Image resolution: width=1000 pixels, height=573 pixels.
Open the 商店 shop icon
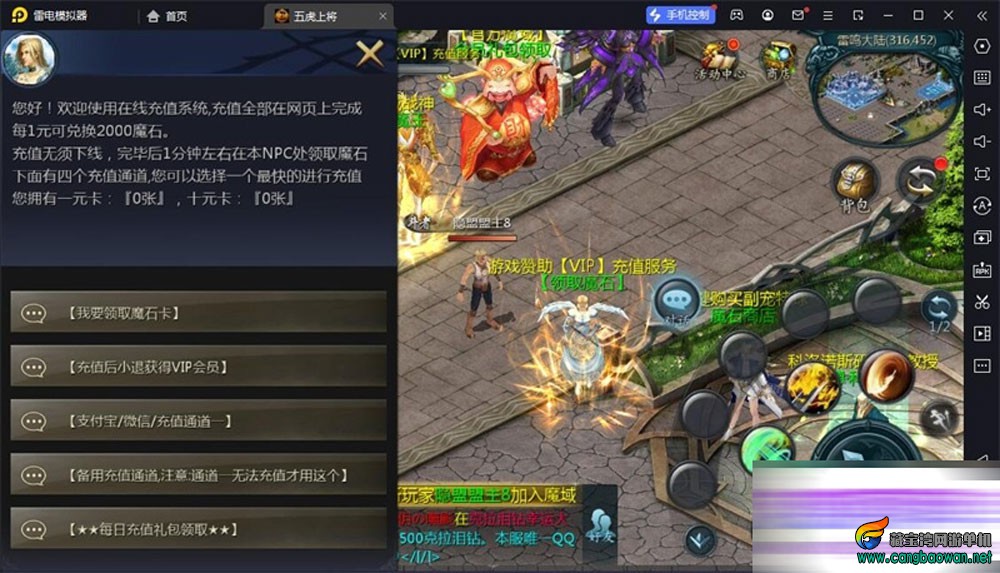[778, 60]
